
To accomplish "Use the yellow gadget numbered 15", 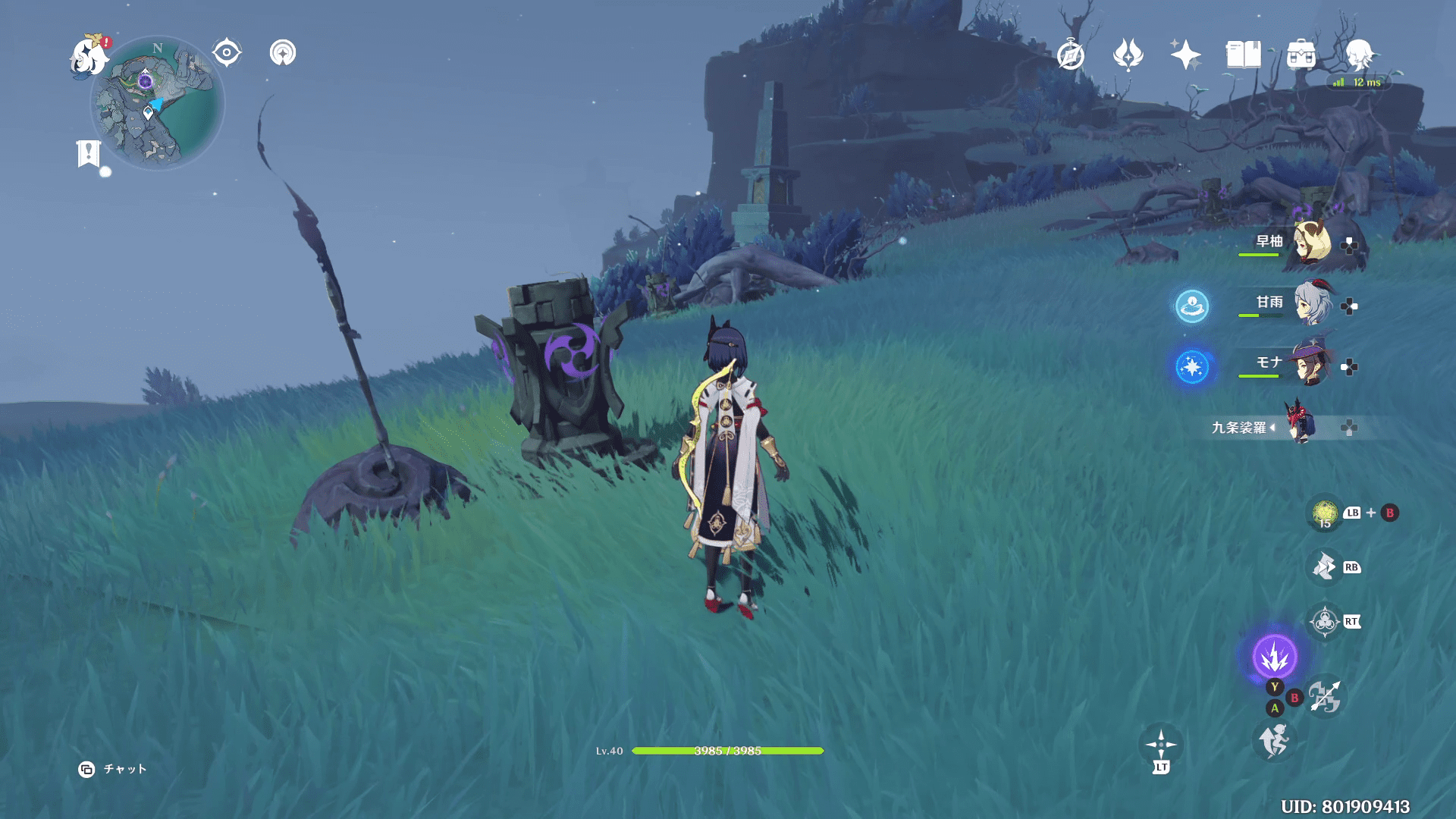I will tap(1325, 513).
